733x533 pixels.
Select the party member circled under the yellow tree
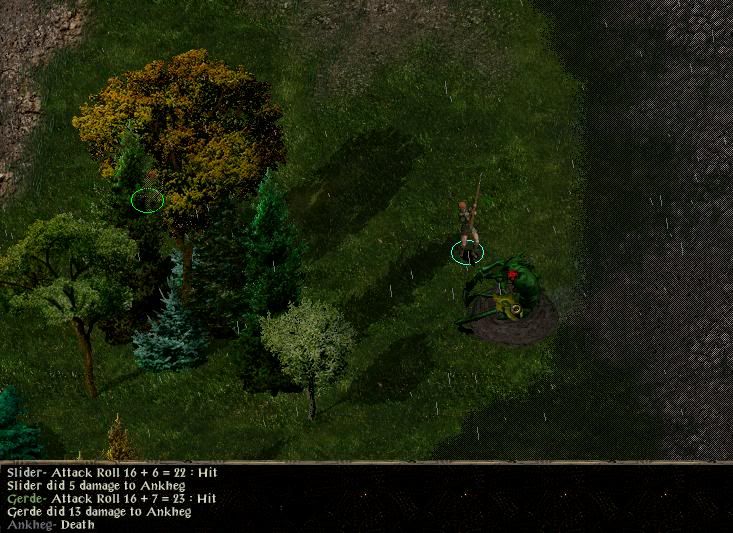tap(147, 198)
